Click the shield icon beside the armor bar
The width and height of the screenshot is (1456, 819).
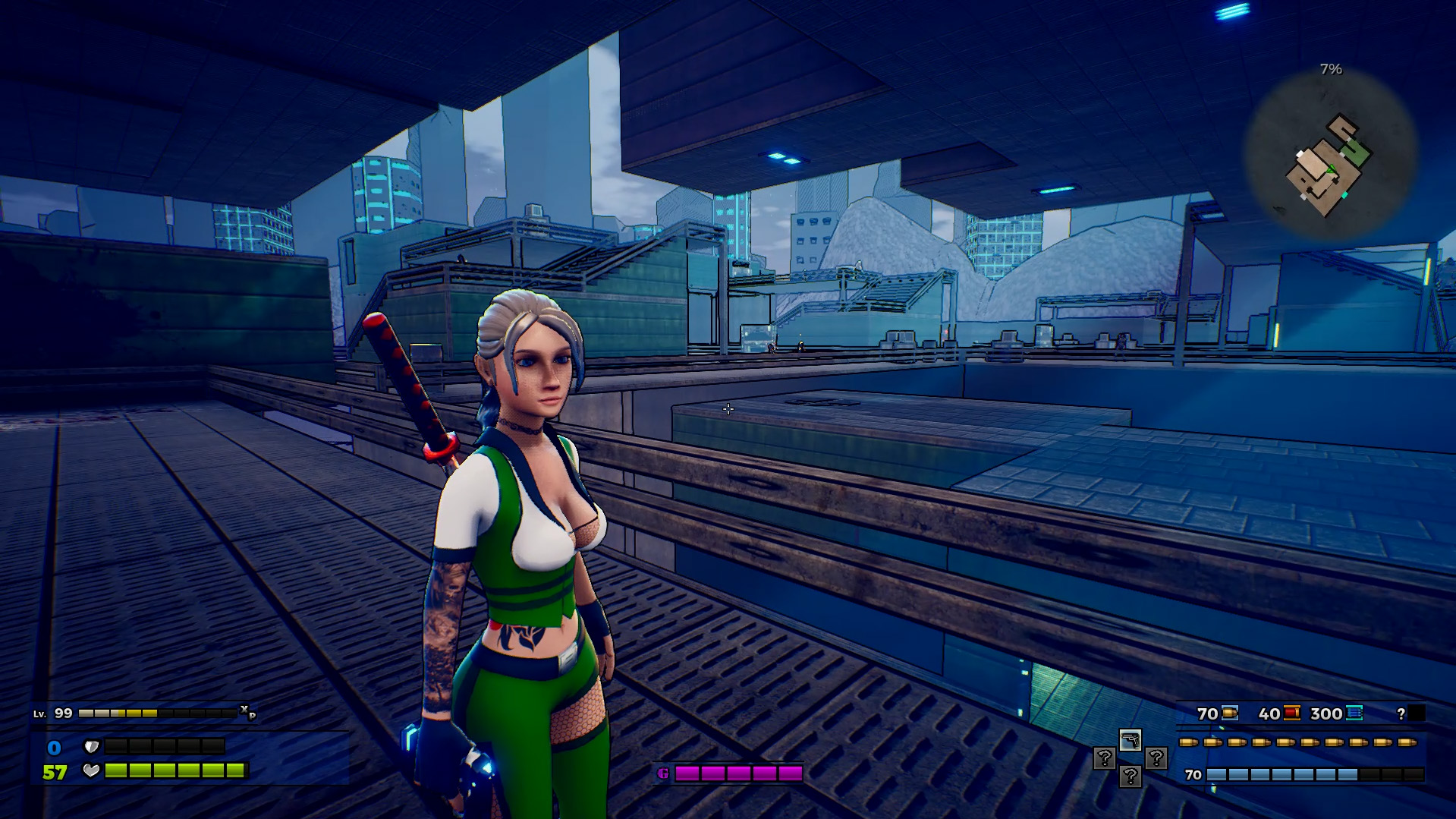[x=91, y=747]
